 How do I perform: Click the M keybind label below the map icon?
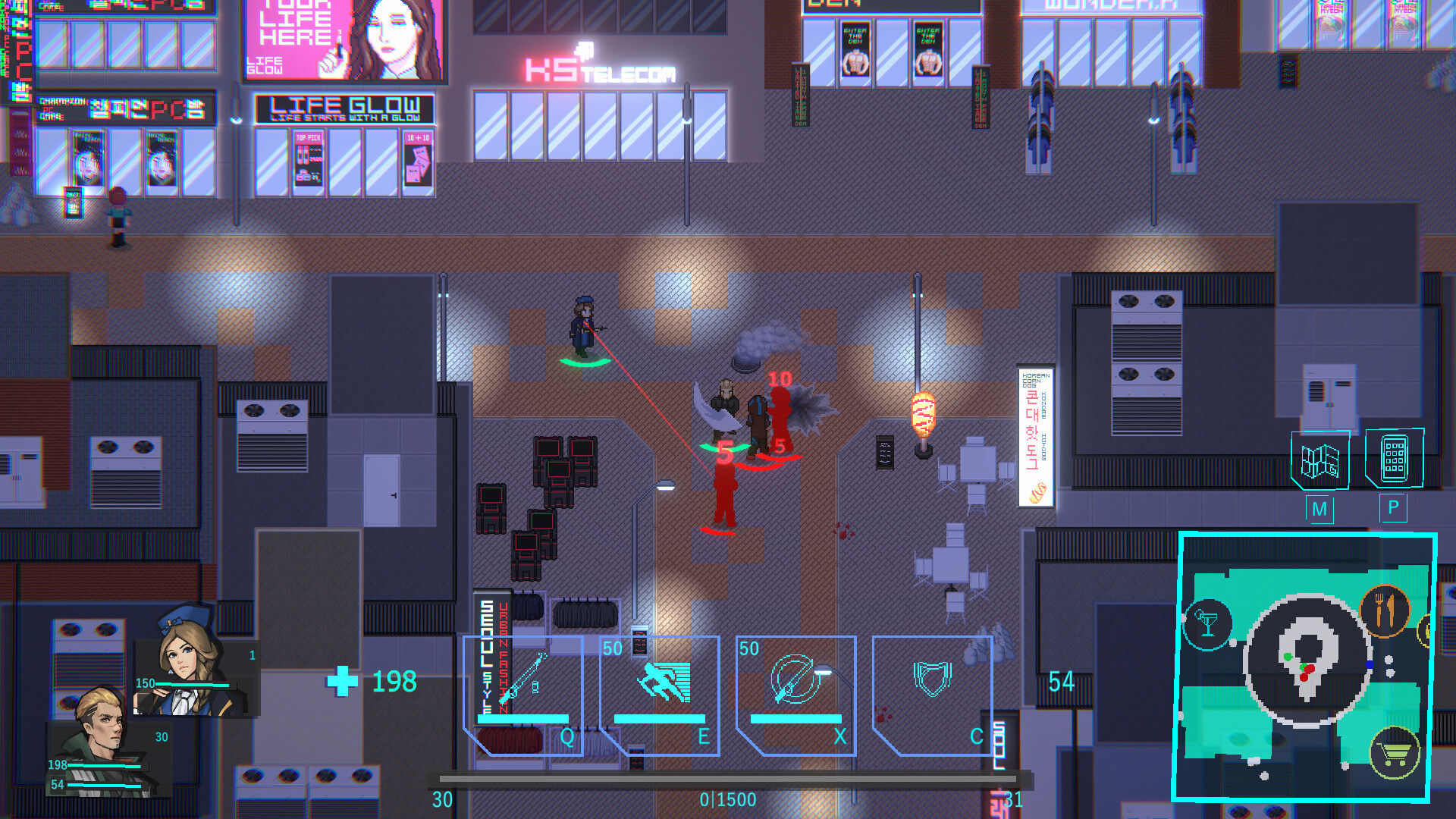coord(1320,510)
